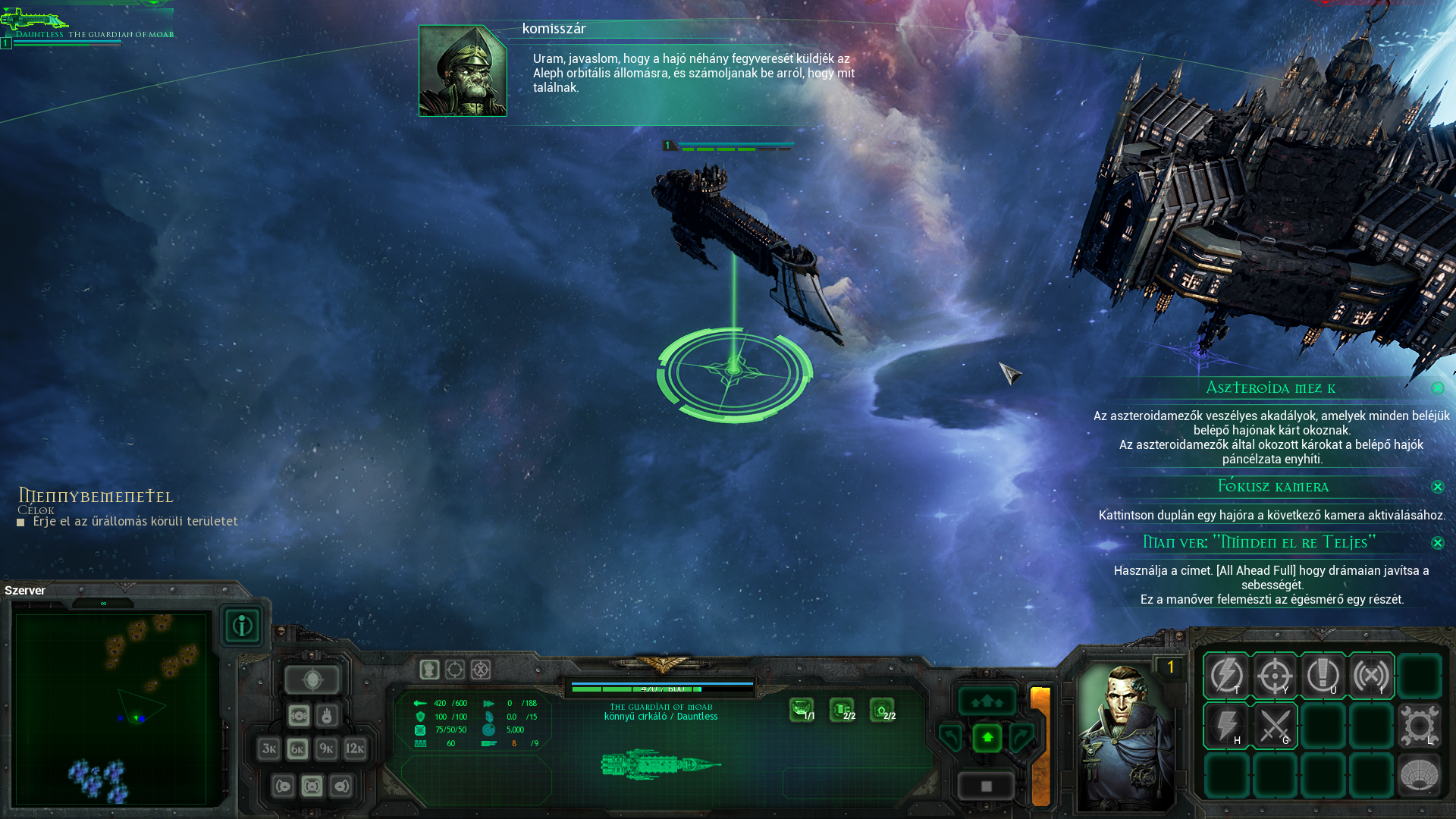The image size is (1456, 819).
Task: Activate the crossed swords ability (G)
Action: [x=1275, y=726]
